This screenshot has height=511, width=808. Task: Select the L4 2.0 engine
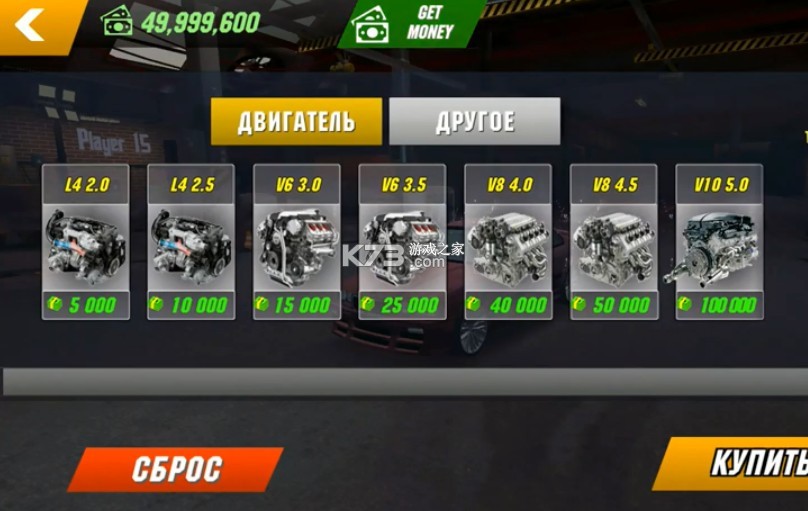(x=86, y=242)
